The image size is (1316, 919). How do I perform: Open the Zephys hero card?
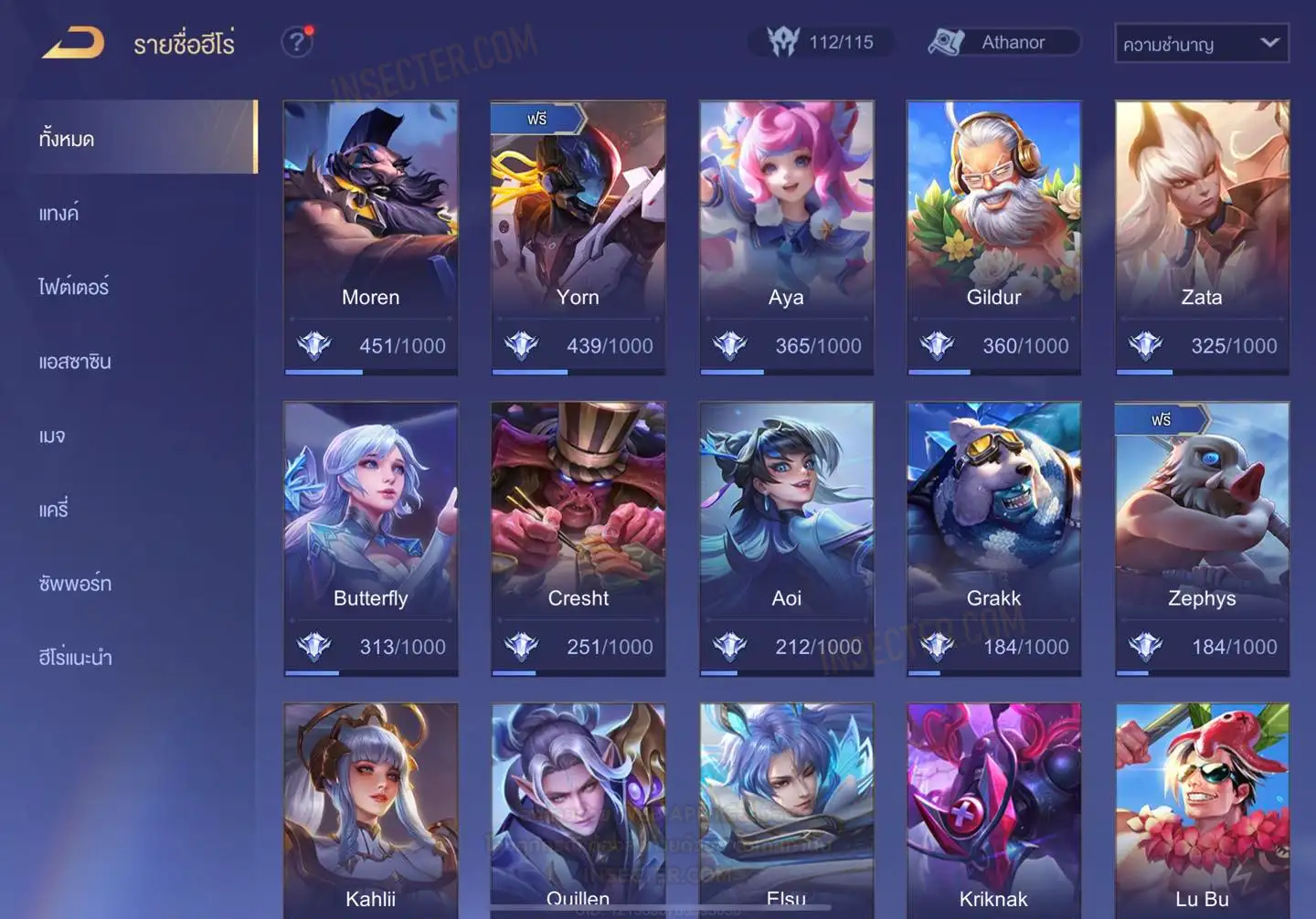(1202, 538)
